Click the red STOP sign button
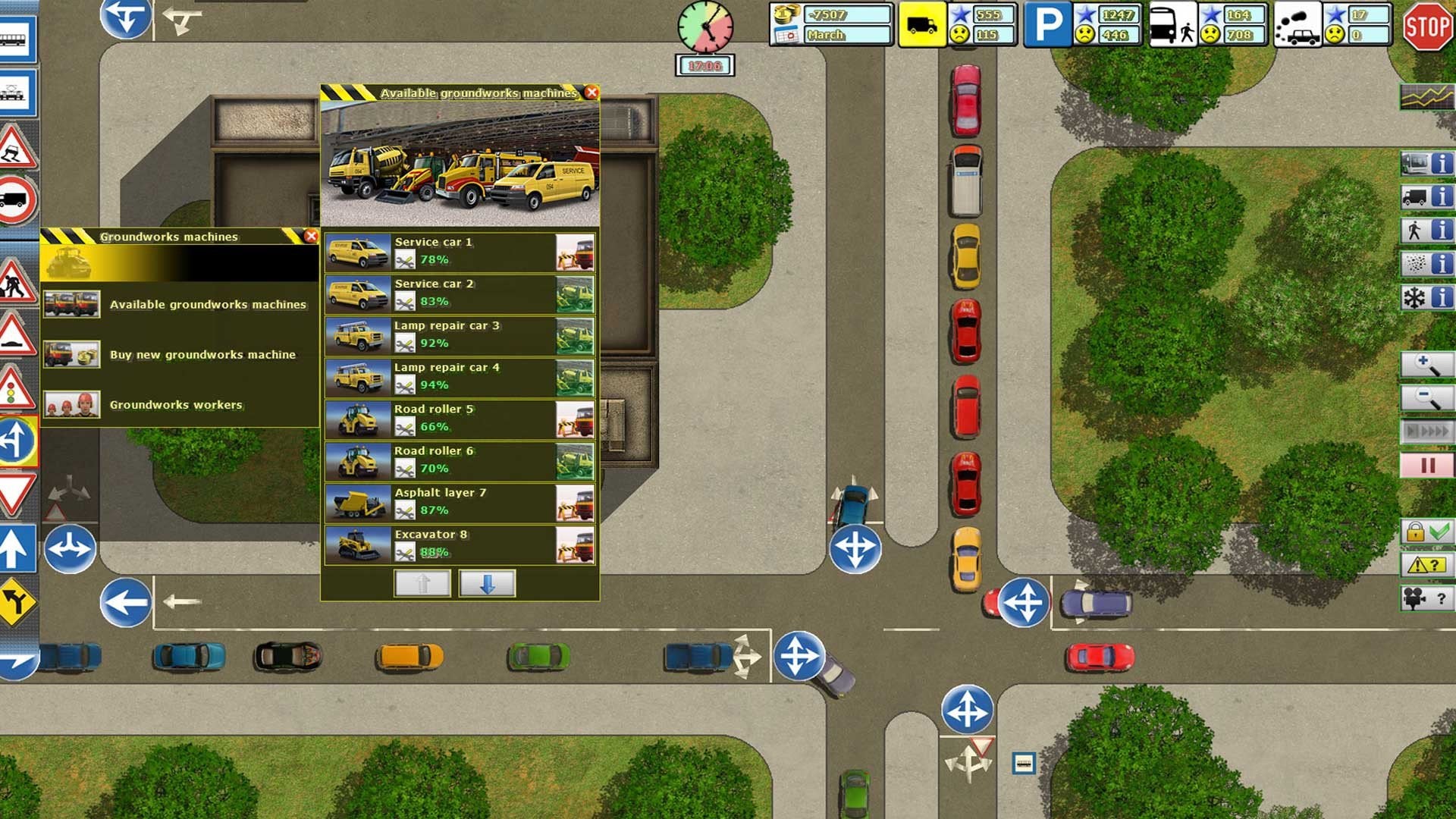 click(x=1426, y=27)
